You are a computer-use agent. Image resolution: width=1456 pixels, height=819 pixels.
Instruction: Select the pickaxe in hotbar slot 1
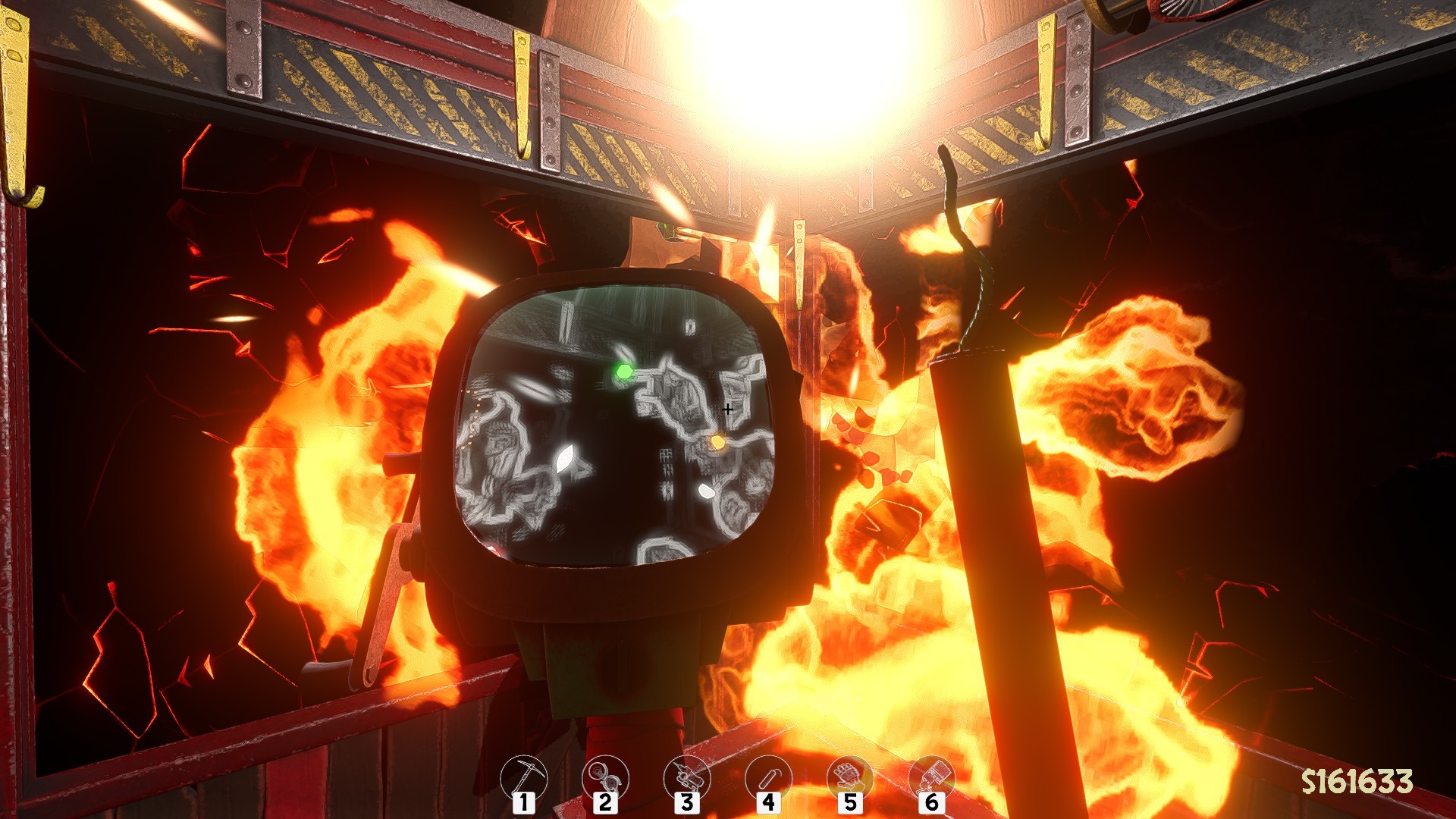click(x=523, y=777)
